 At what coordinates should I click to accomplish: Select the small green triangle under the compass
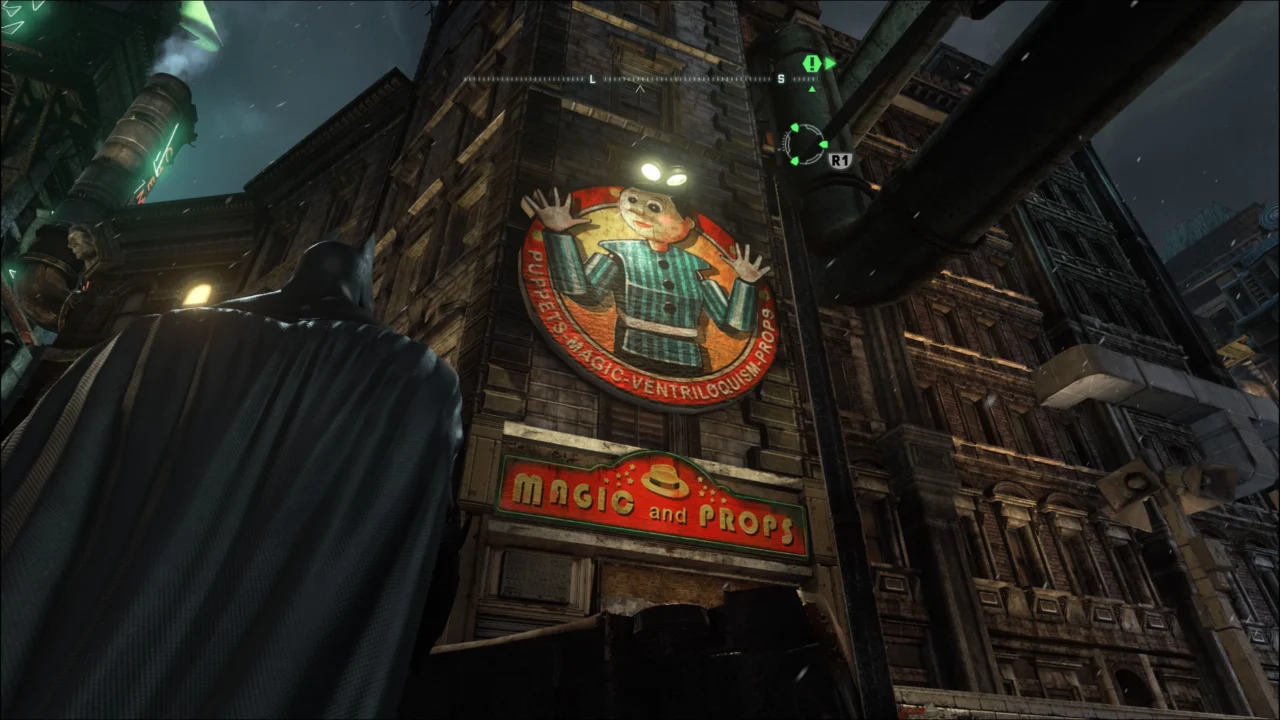tap(811, 88)
